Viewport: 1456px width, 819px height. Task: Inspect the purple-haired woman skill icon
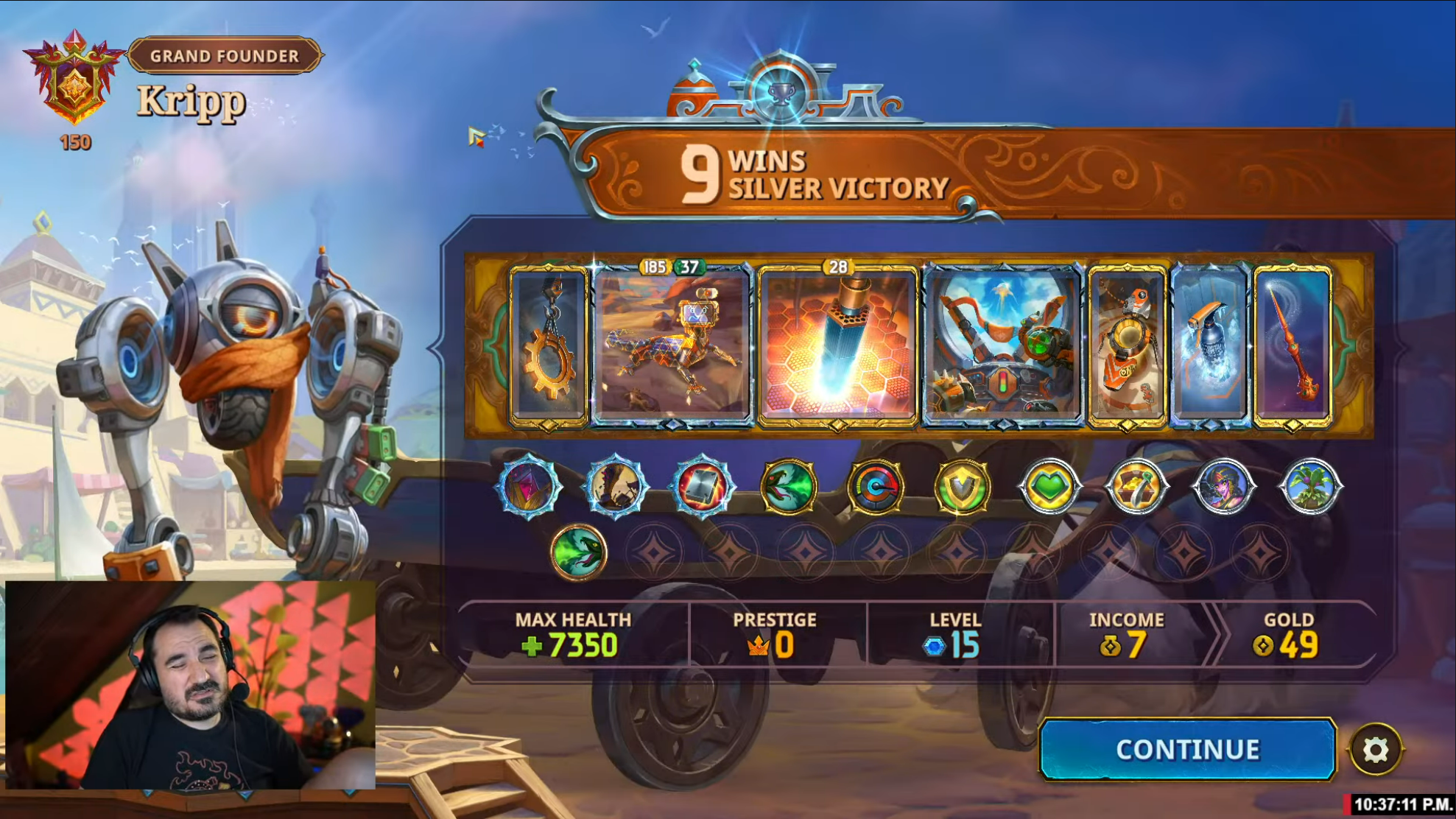tap(1223, 486)
